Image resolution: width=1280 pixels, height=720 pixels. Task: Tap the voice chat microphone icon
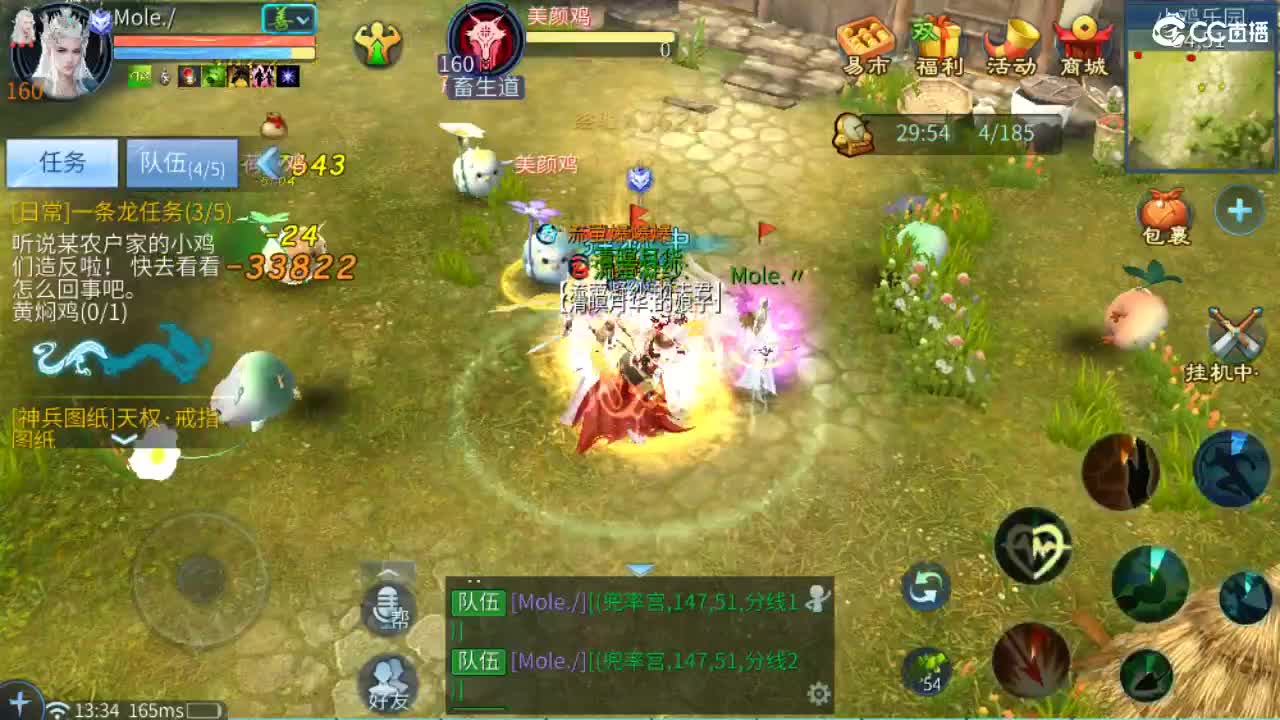click(x=389, y=605)
